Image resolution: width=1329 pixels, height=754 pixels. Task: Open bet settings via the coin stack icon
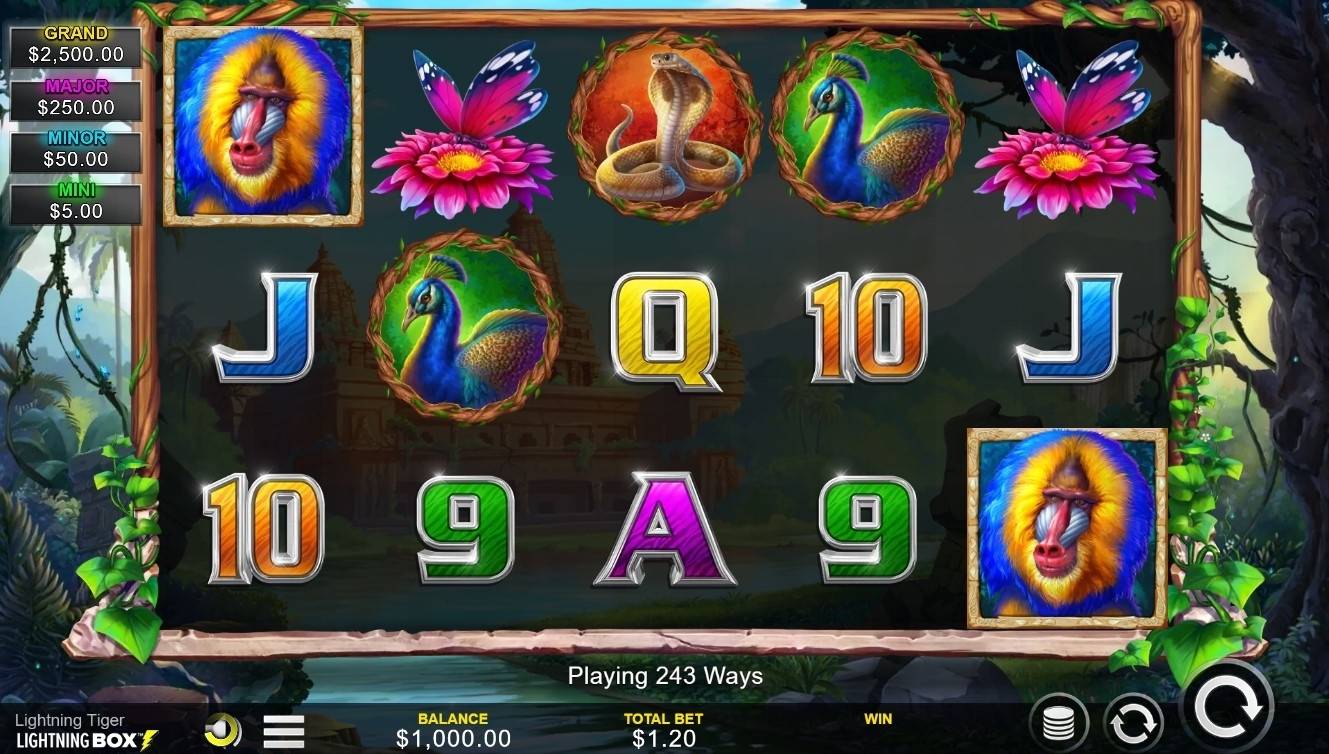(1058, 723)
